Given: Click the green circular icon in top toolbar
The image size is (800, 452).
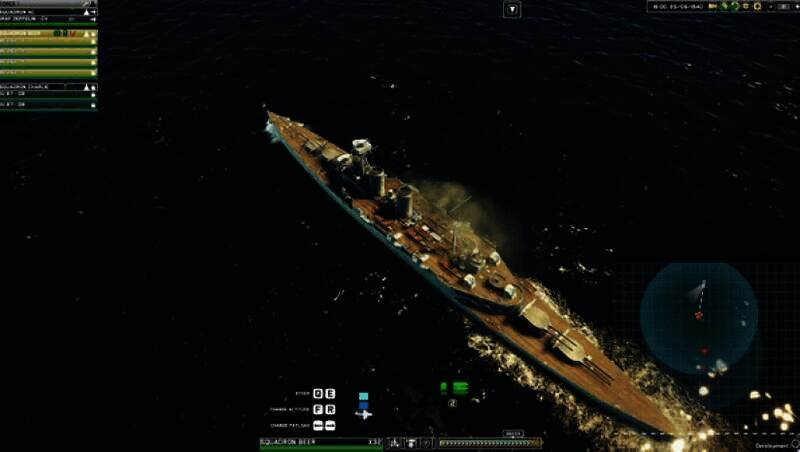Looking at the screenshot, I should (x=734, y=6).
